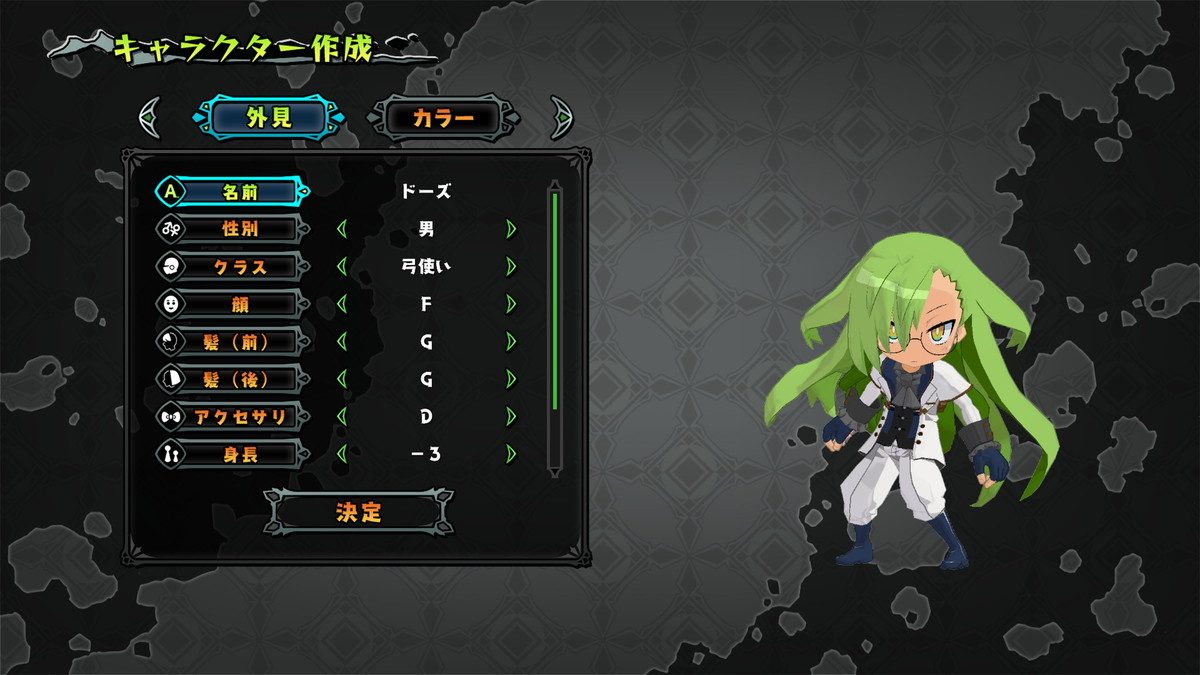Open the カラー color tab
Viewport: 1200px width, 675px height.
tap(443, 118)
